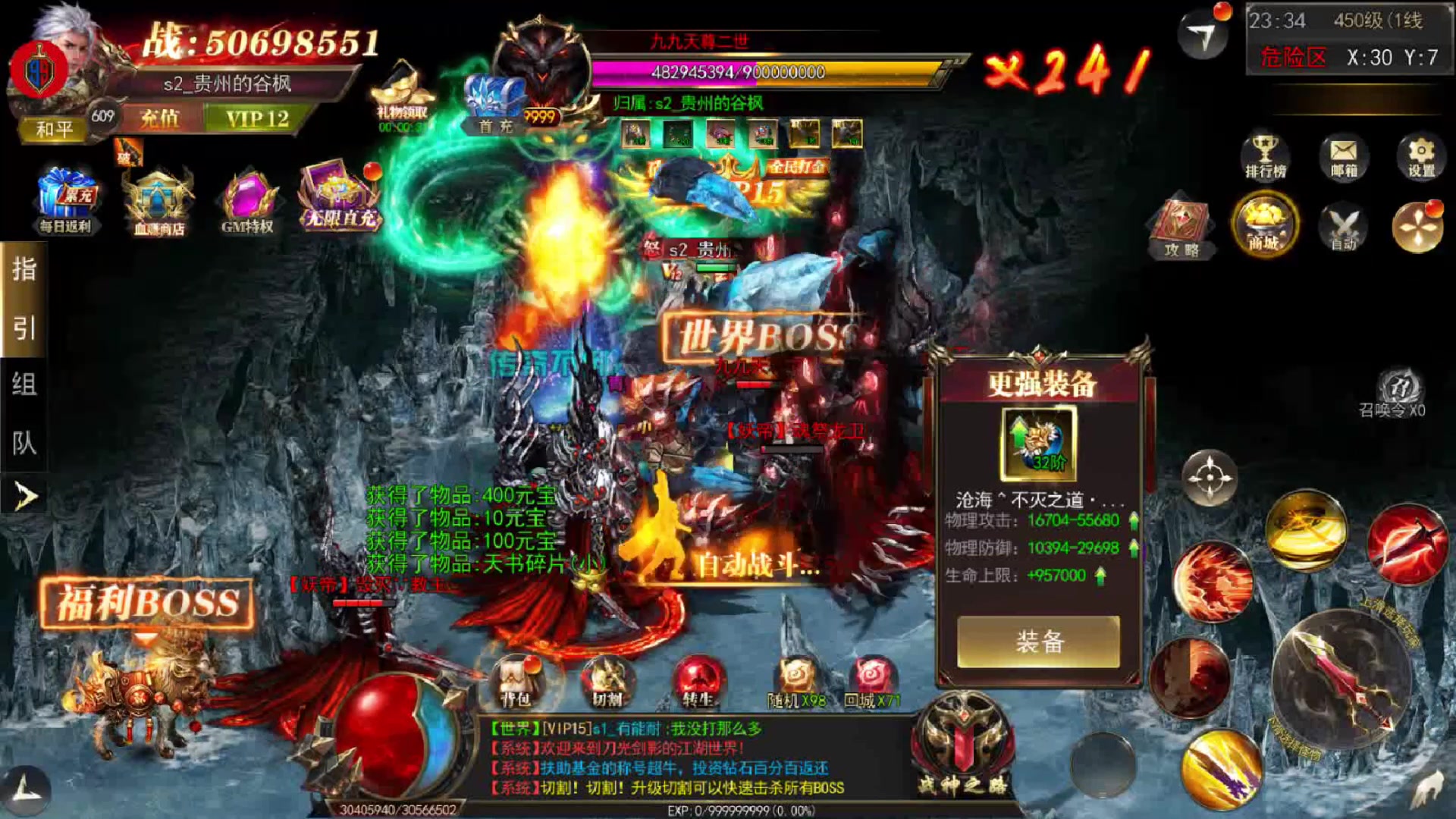This screenshot has width=1456, height=819.
Task: Open the 无限直充 chest offer
Action: (x=340, y=199)
